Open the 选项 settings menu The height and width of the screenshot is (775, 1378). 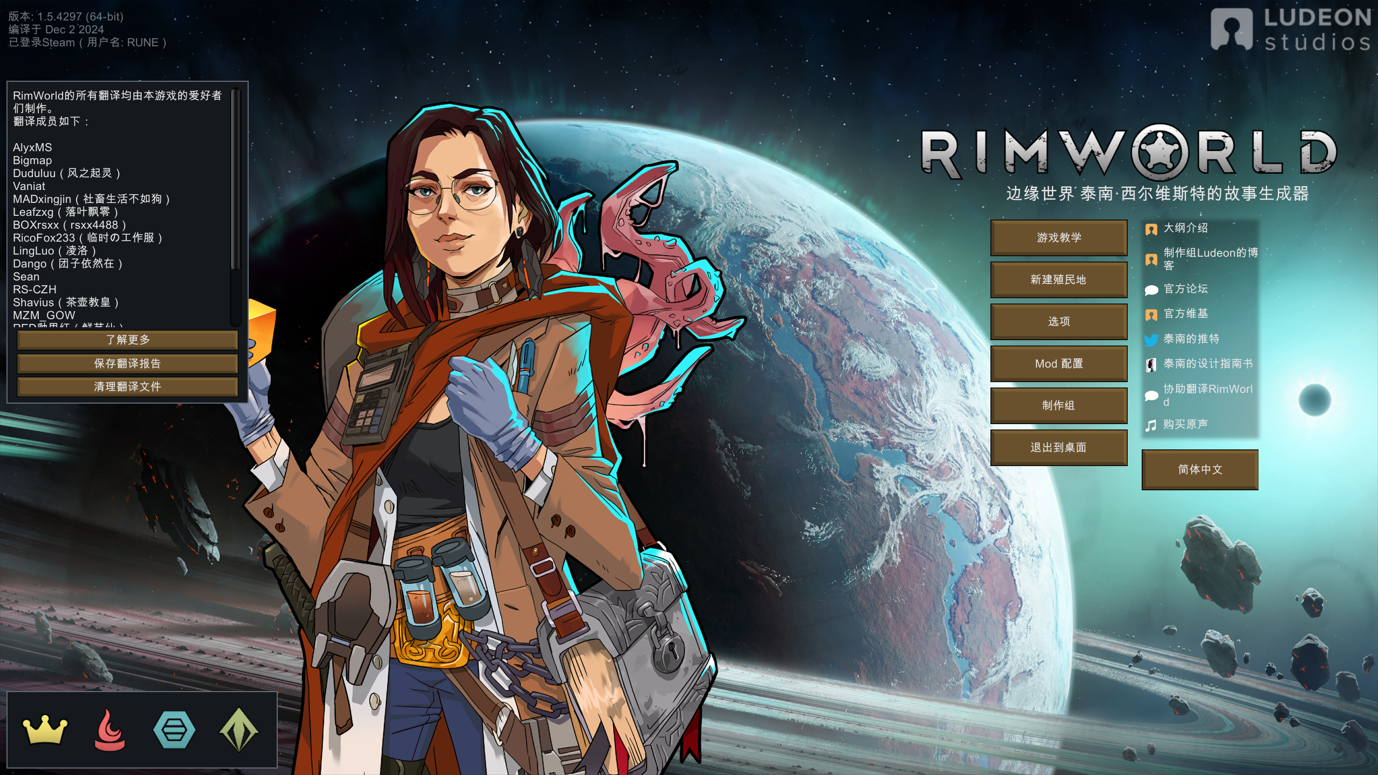(1058, 322)
